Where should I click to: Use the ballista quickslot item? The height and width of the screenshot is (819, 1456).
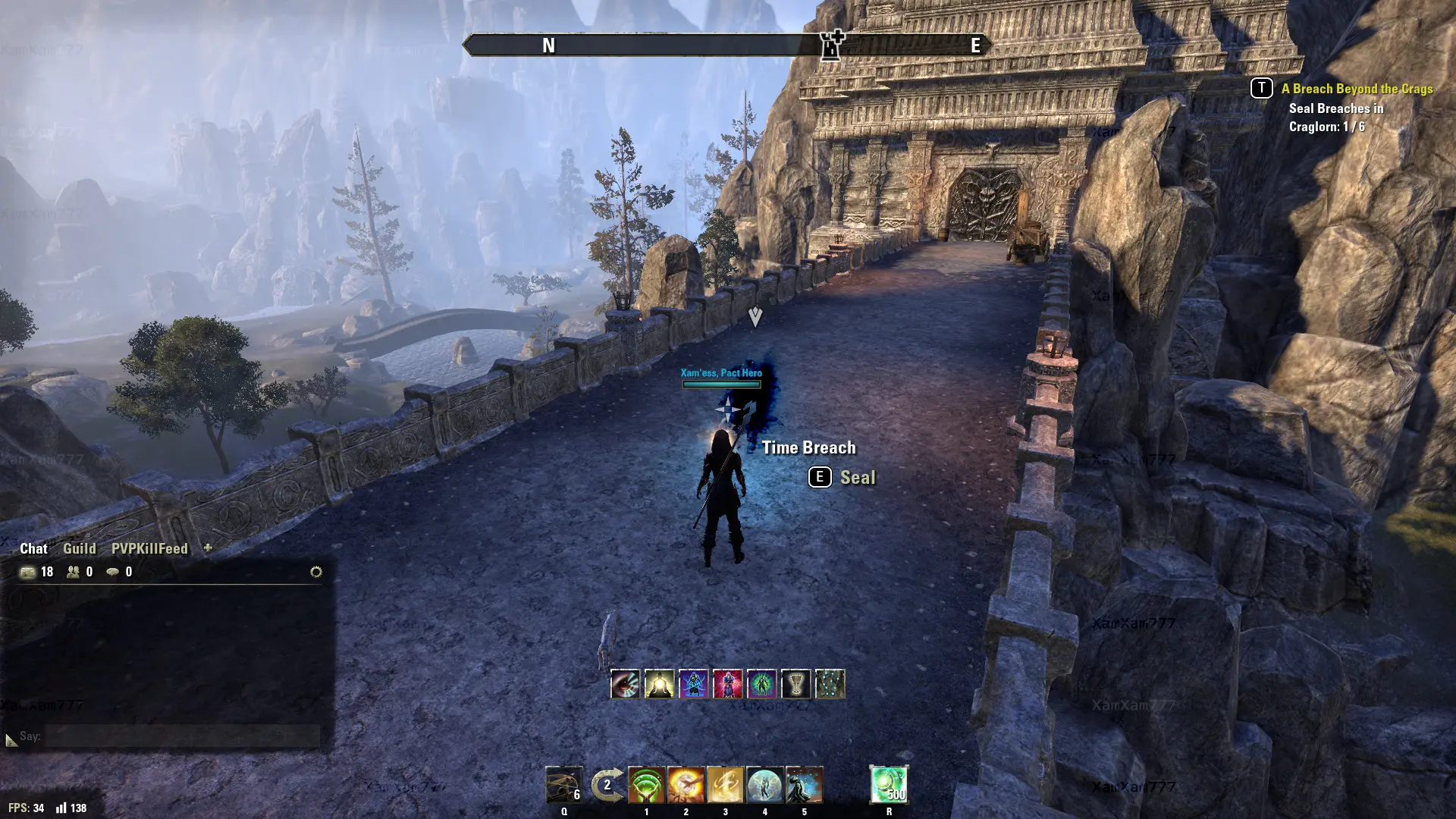pyautogui.click(x=563, y=785)
